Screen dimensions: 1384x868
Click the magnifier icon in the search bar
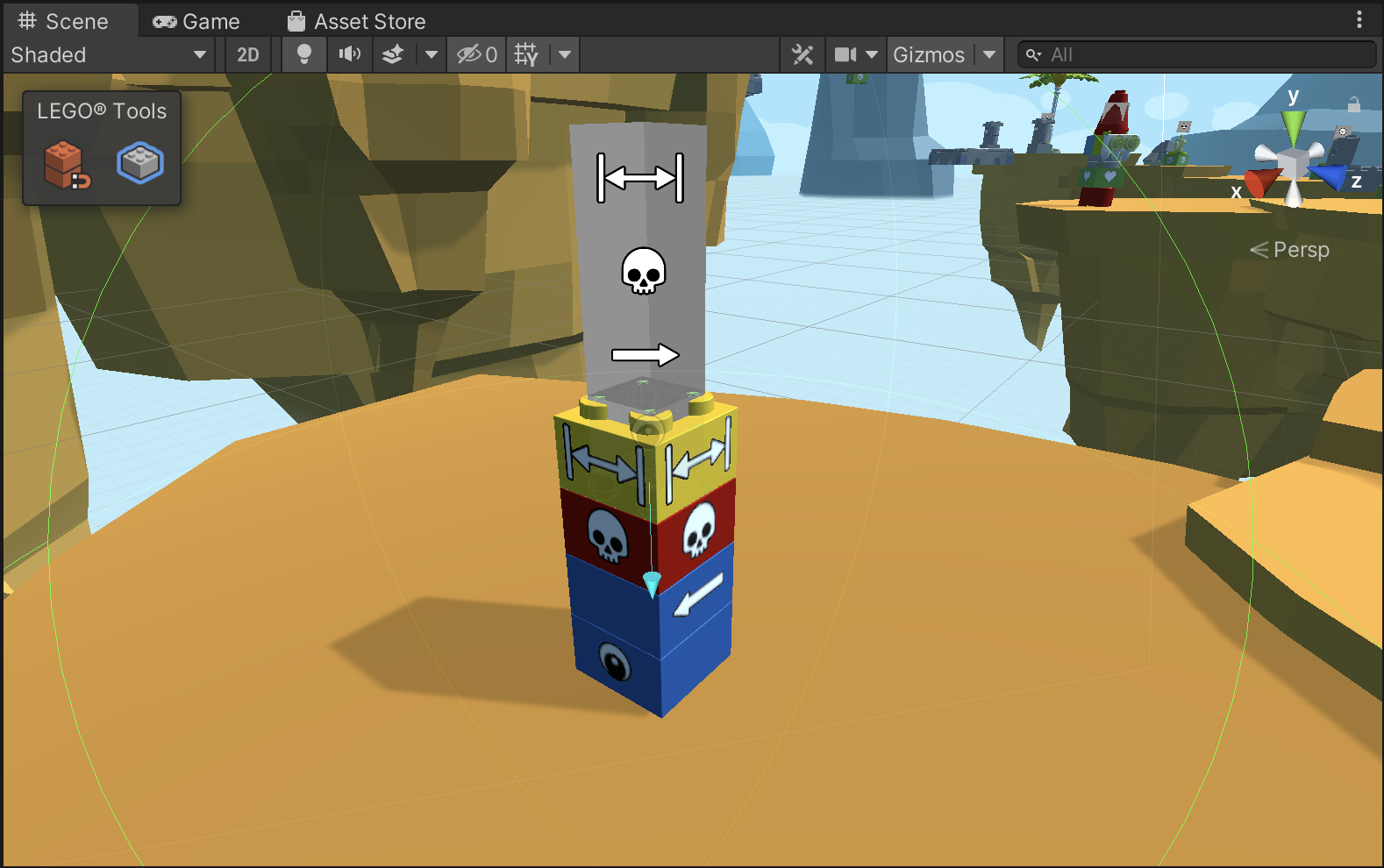tap(1033, 54)
